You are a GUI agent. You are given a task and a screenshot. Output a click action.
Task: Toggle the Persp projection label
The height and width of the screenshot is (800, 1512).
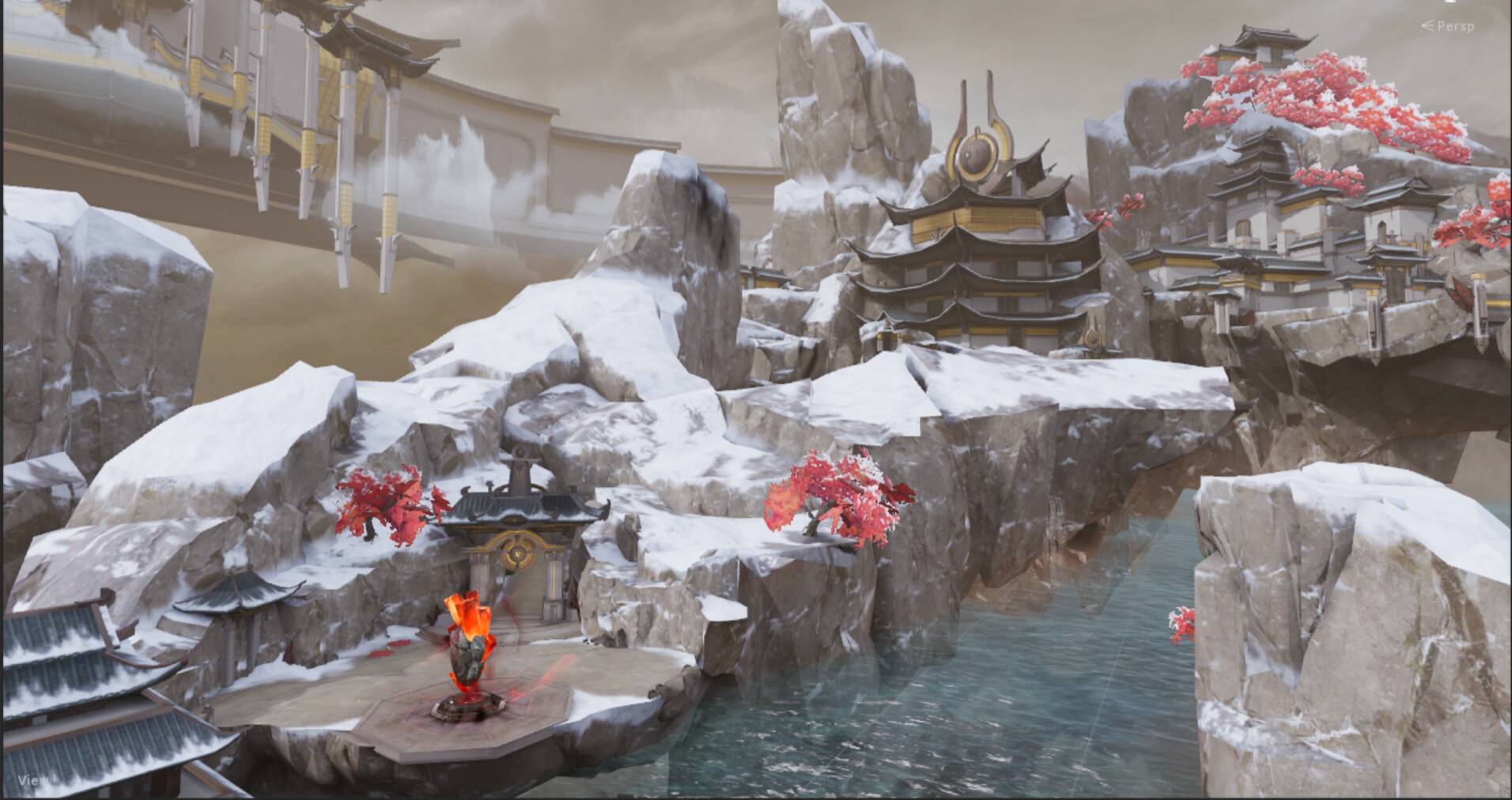pos(1453,26)
